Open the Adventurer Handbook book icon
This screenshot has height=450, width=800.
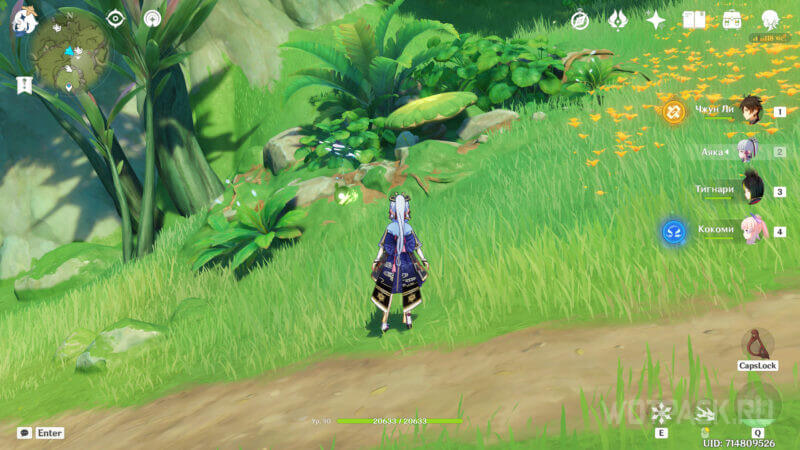click(694, 20)
